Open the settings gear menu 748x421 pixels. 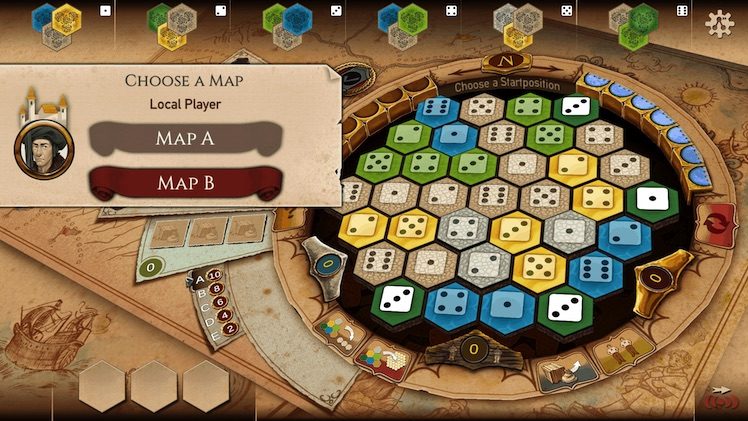(x=719, y=23)
